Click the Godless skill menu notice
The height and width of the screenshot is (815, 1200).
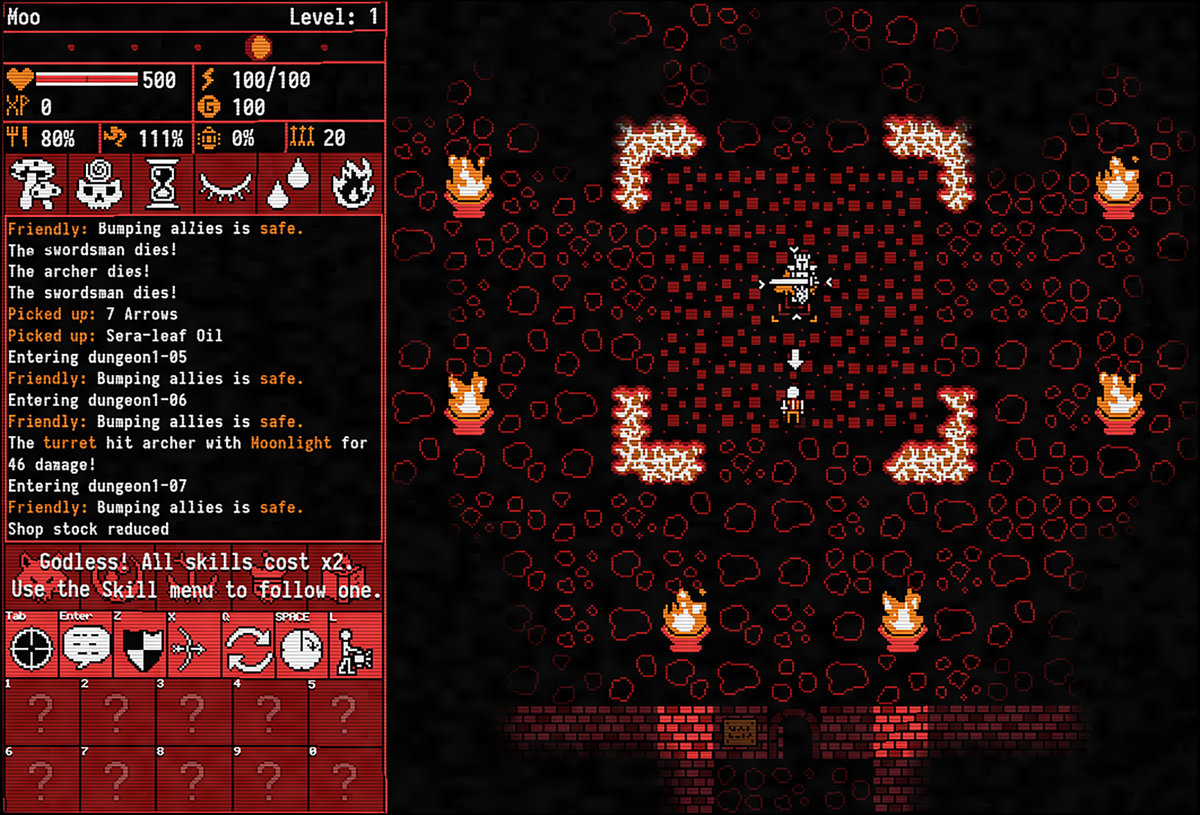tap(195, 575)
